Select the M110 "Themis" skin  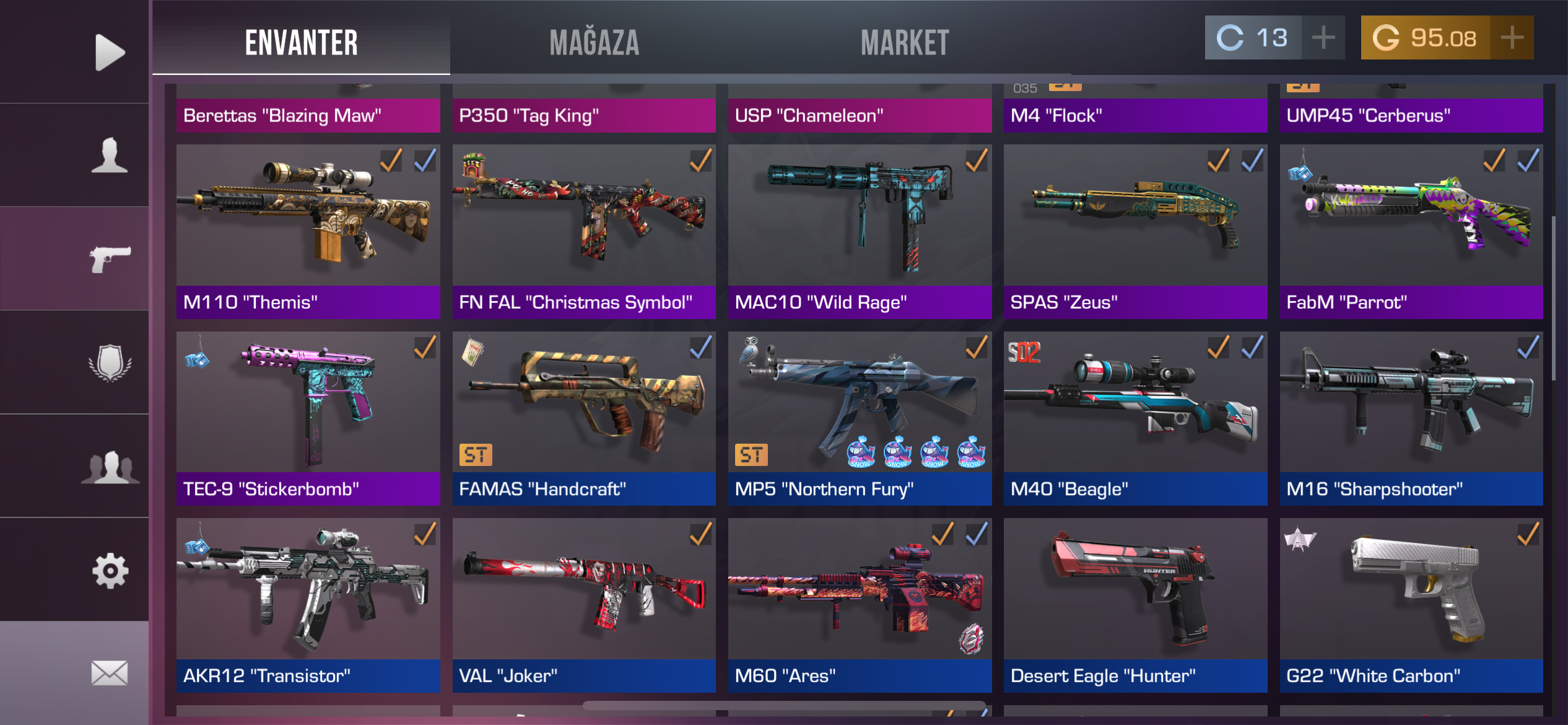coord(308,231)
